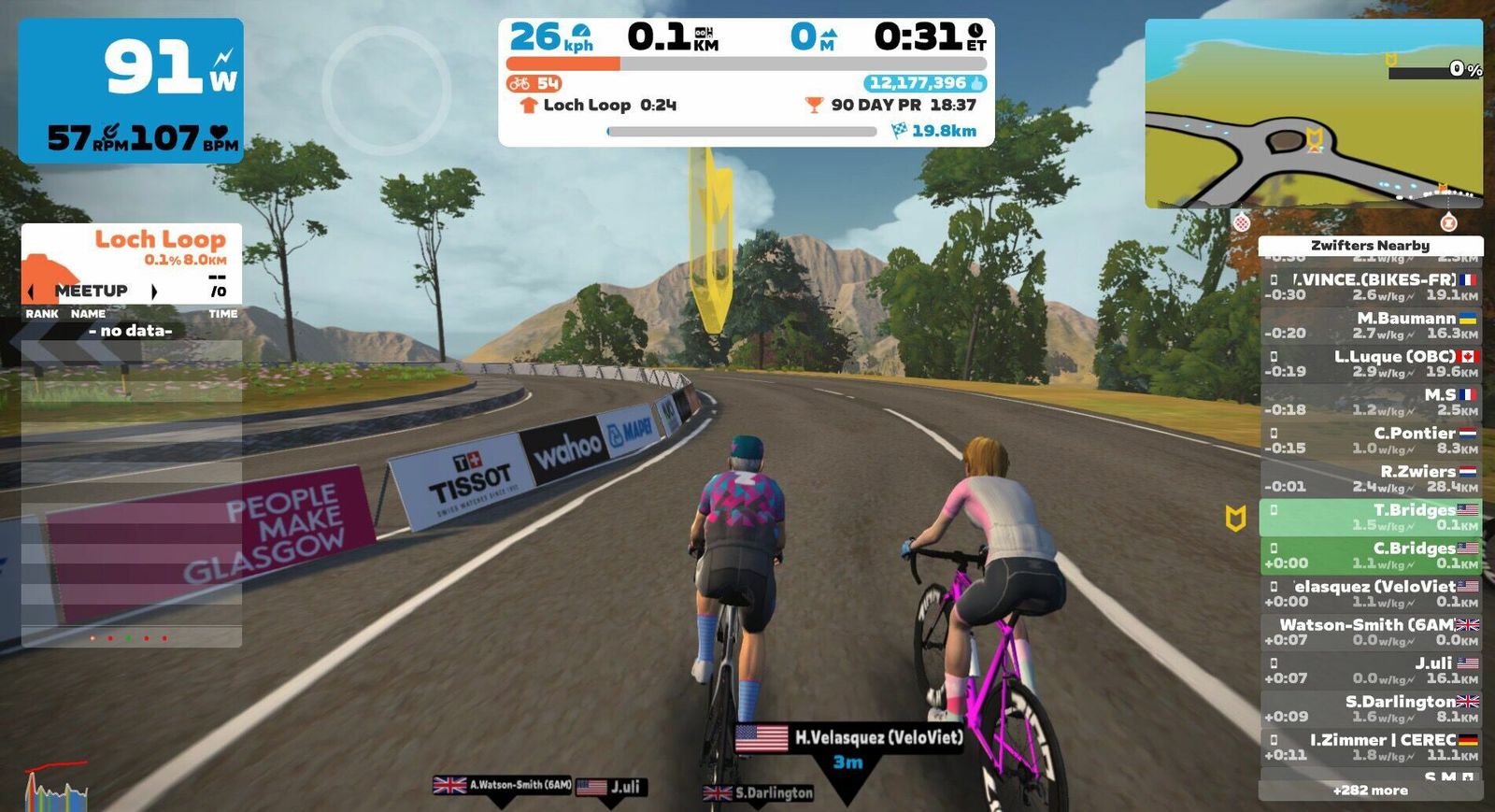The width and height of the screenshot is (1495, 812).
Task: Select M.Baumann in the Zwifters Nearby list
Action: pyautogui.click(x=1370, y=325)
